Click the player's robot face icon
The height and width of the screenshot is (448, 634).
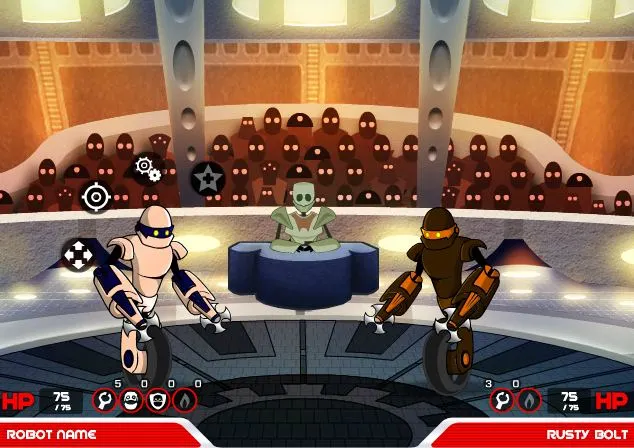(131, 401)
